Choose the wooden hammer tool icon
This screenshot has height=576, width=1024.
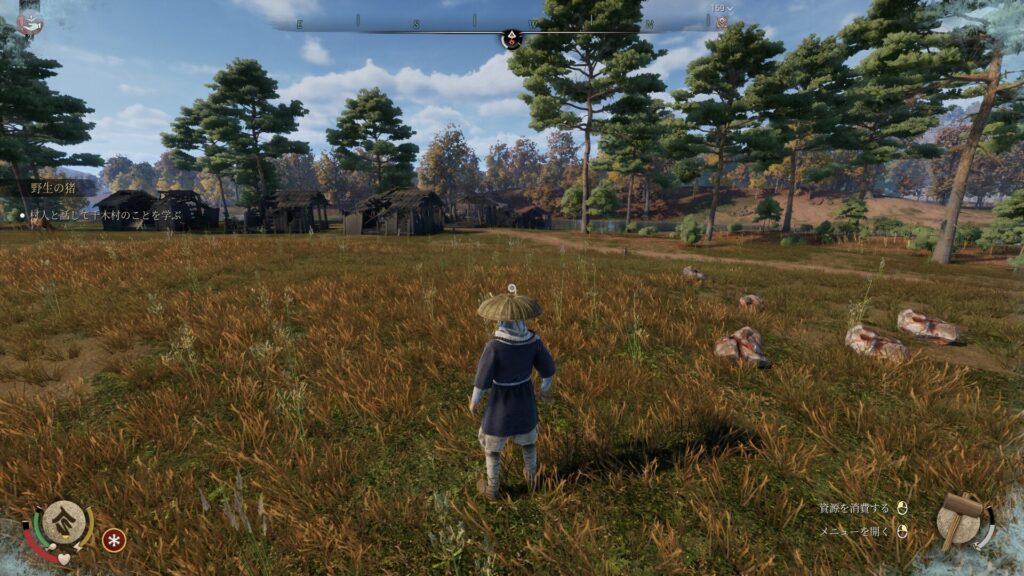(x=961, y=518)
